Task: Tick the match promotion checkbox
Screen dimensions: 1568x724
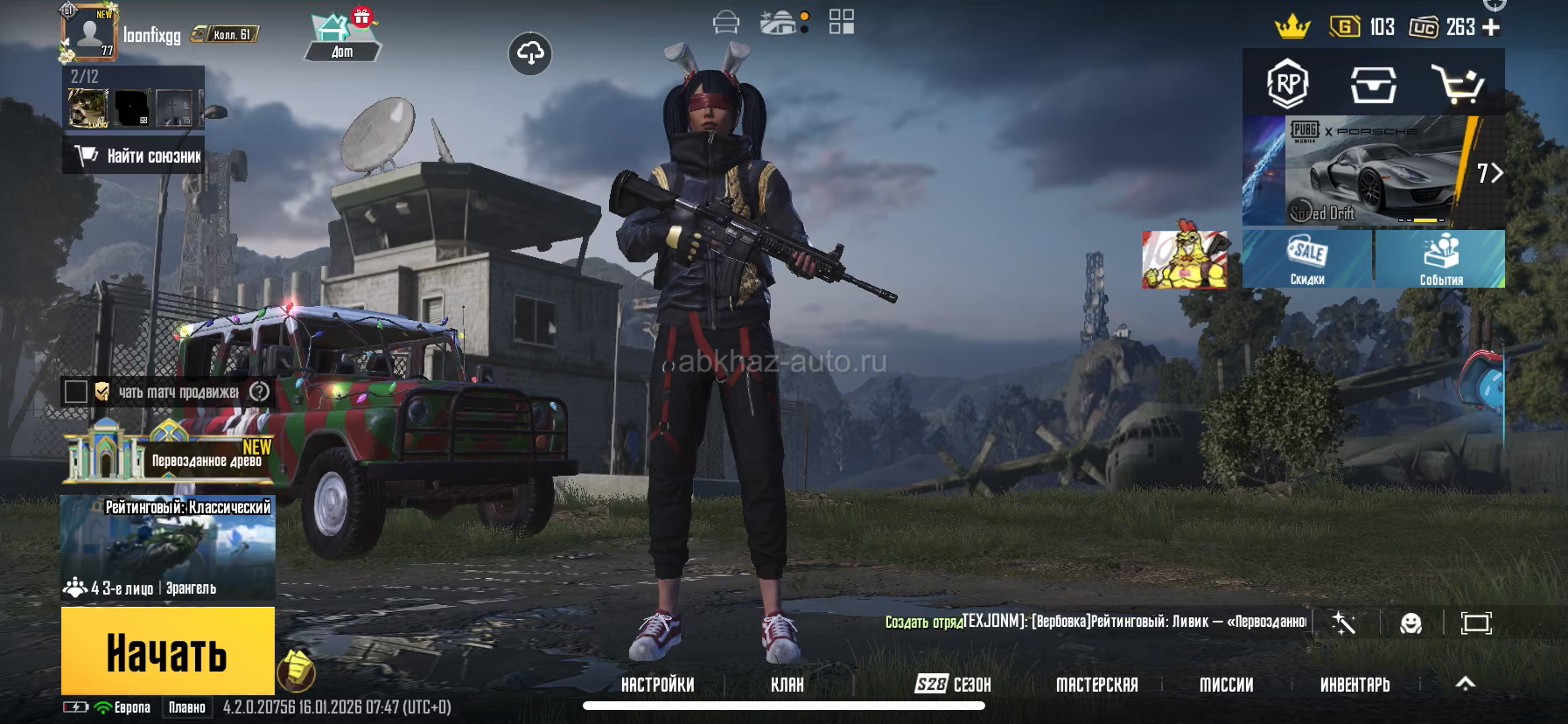Action: pyautogui.click(x=76, y=392)
